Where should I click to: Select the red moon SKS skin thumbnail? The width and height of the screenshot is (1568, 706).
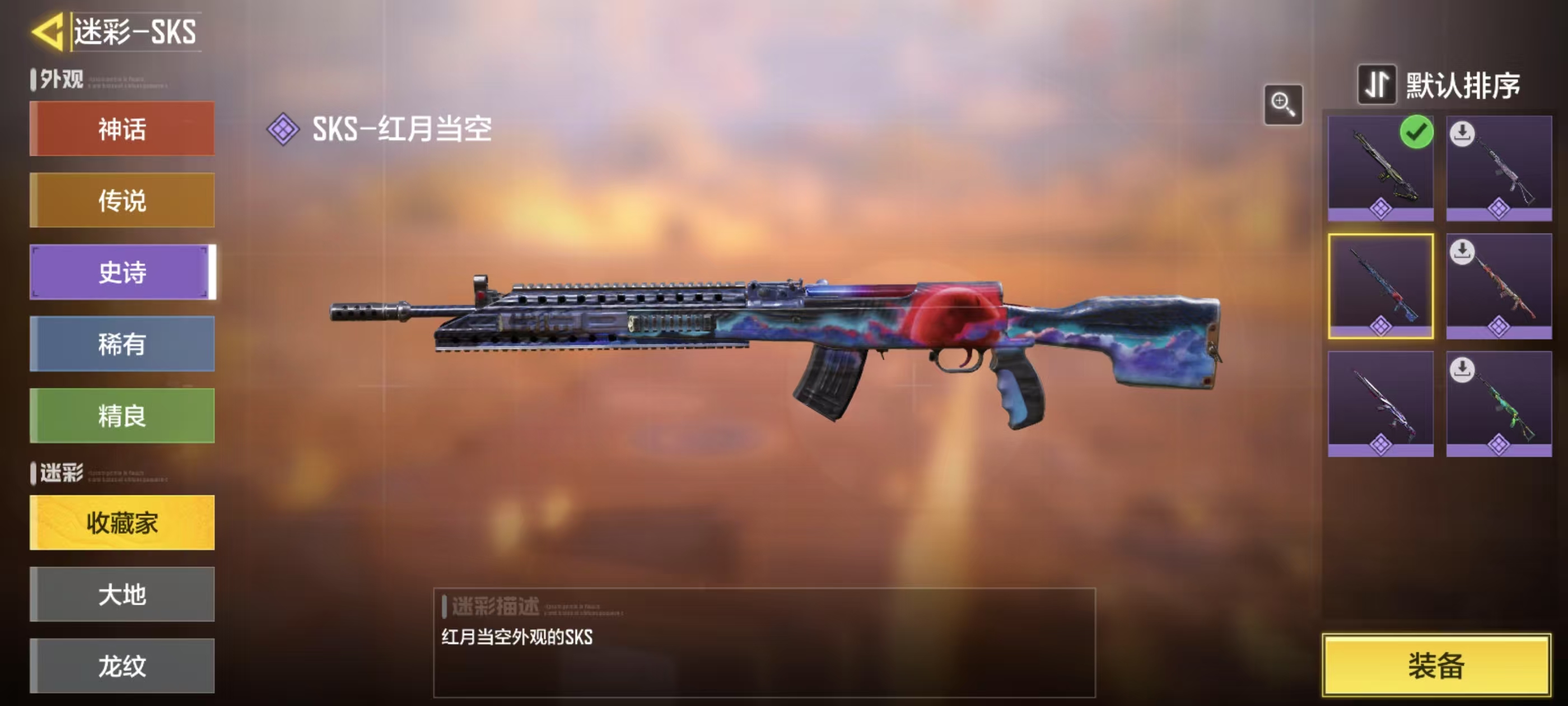pos(1380,286)
